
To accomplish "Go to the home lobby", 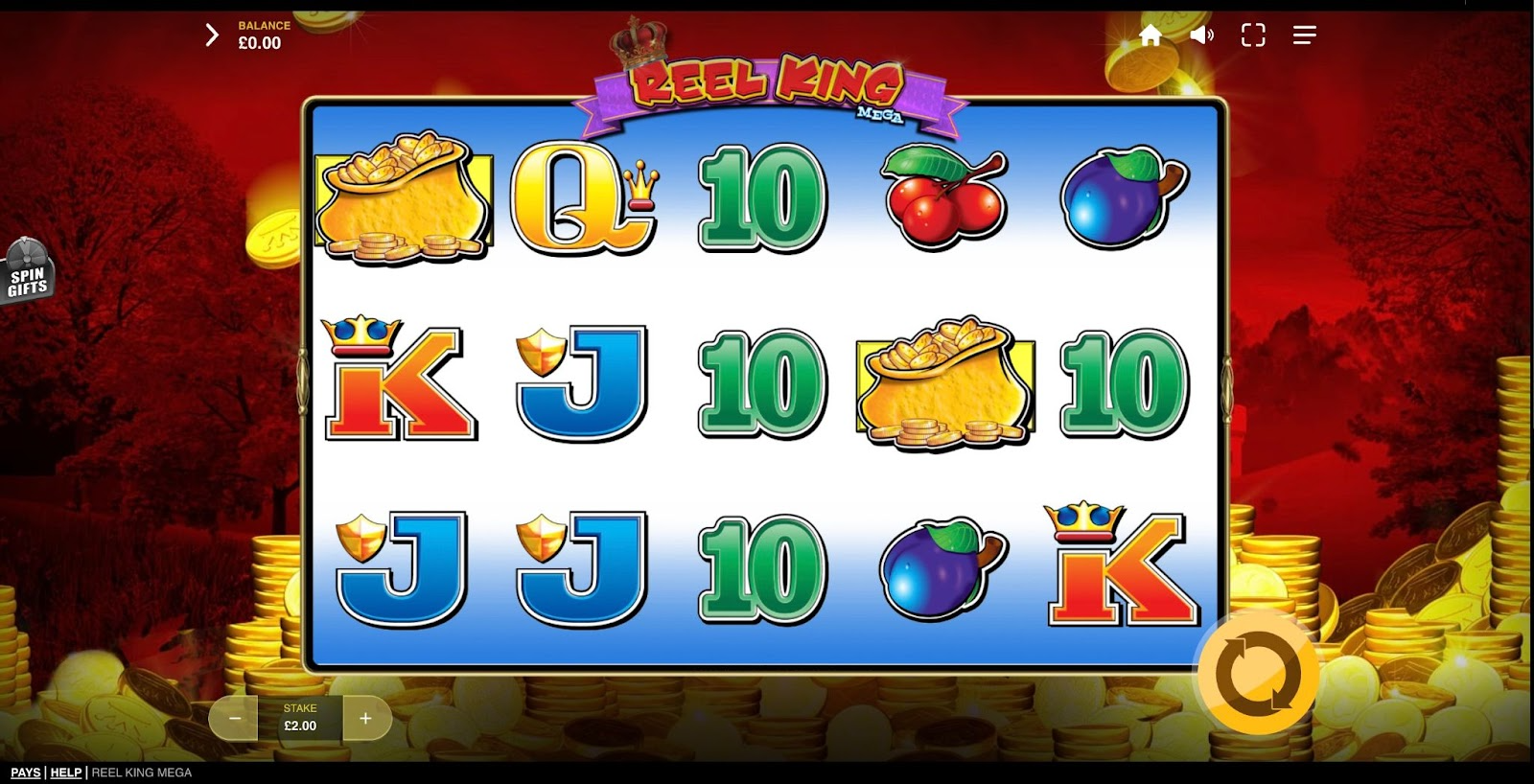I will [x=1150, y=35].
